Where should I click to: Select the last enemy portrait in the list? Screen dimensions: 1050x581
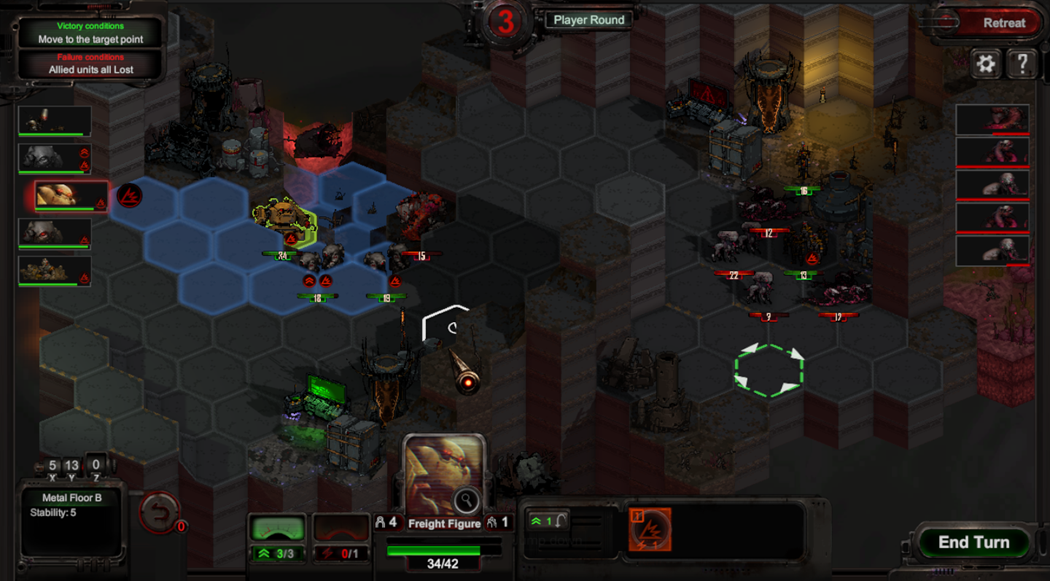[992, 251]
